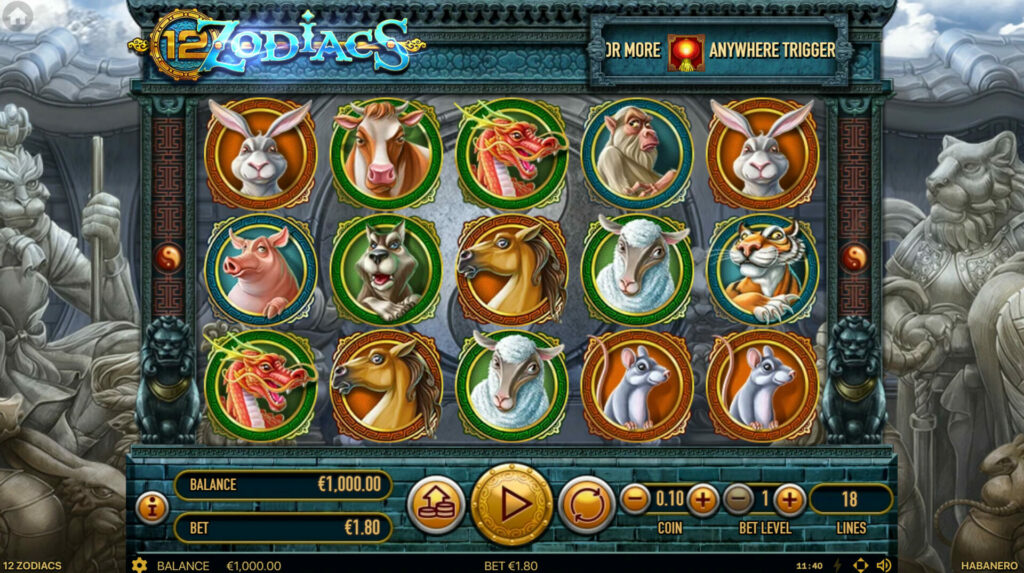The width and height of the screenshot is (1024, 573).
Task: Increase the coin value
Action: 703,498
